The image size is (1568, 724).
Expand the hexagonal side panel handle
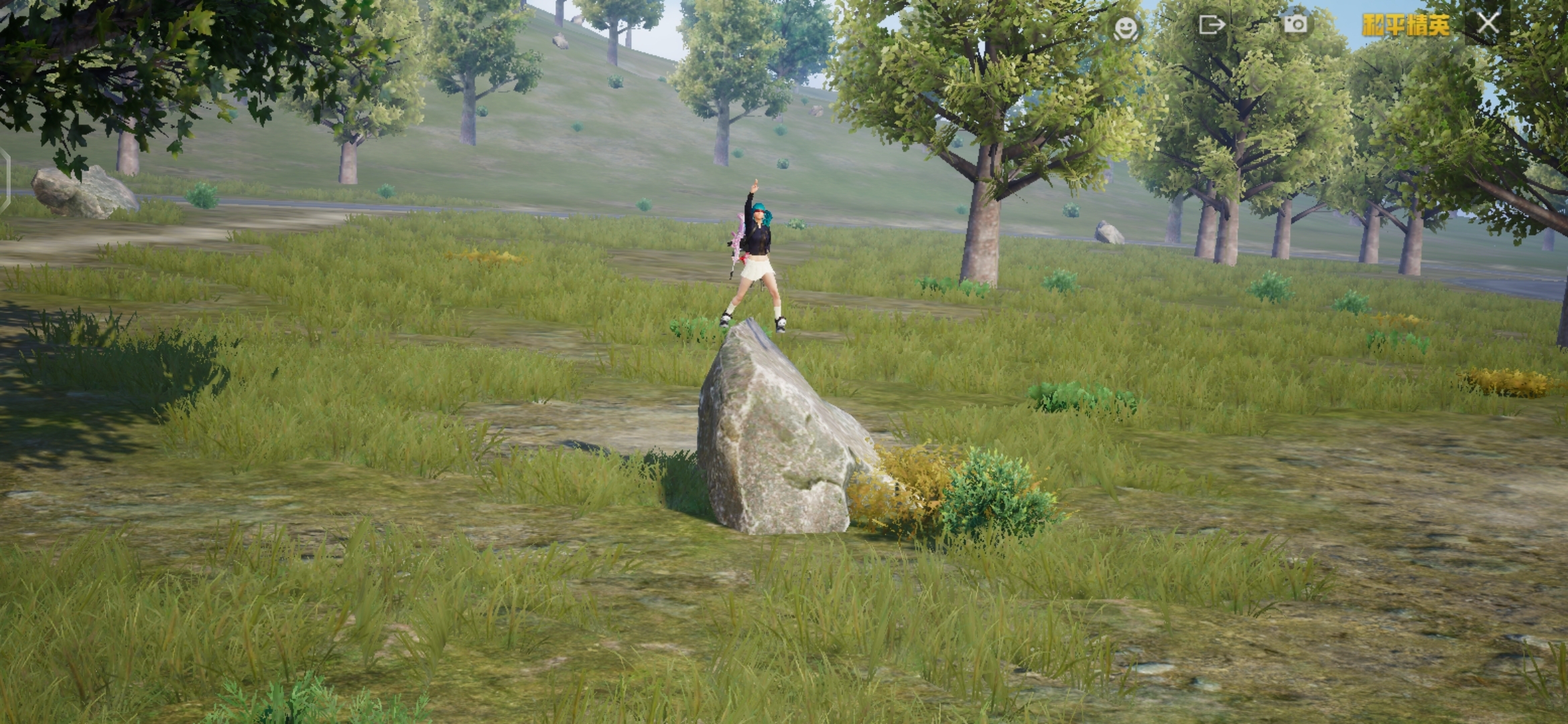pyautogui.click(x=5, y=181)
